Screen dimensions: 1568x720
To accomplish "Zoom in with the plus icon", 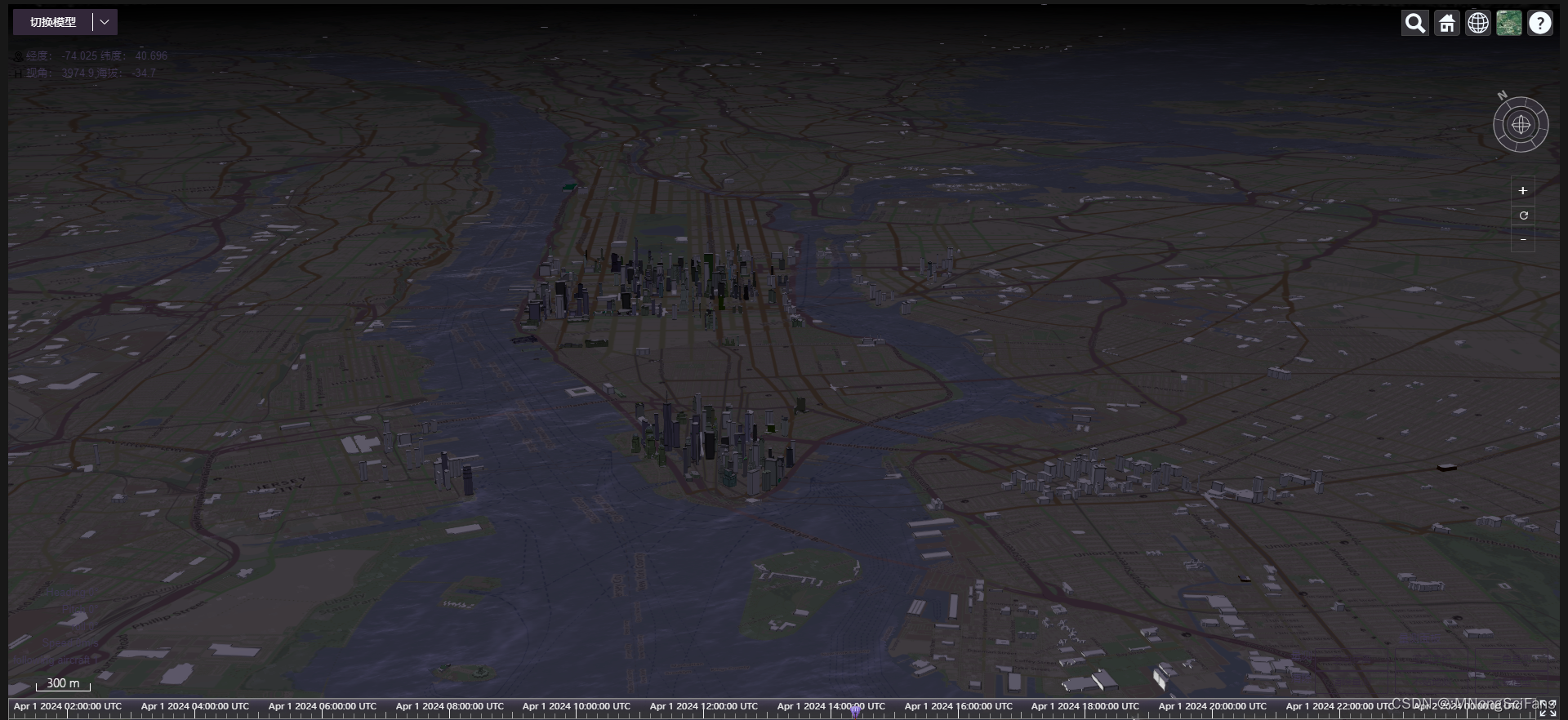I will (1523, 190).
